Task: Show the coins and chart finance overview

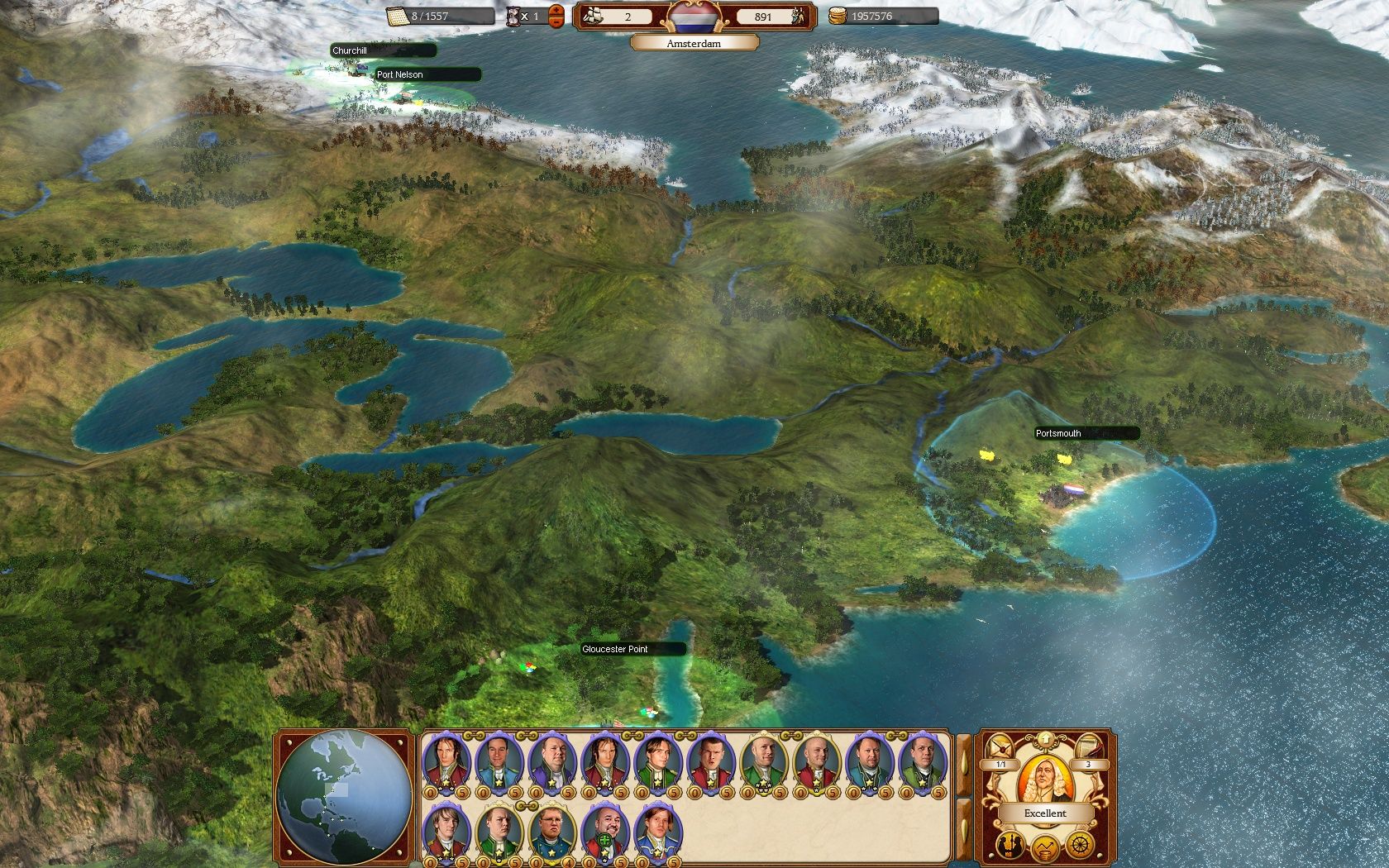Action: click(x=1045, y=847)
